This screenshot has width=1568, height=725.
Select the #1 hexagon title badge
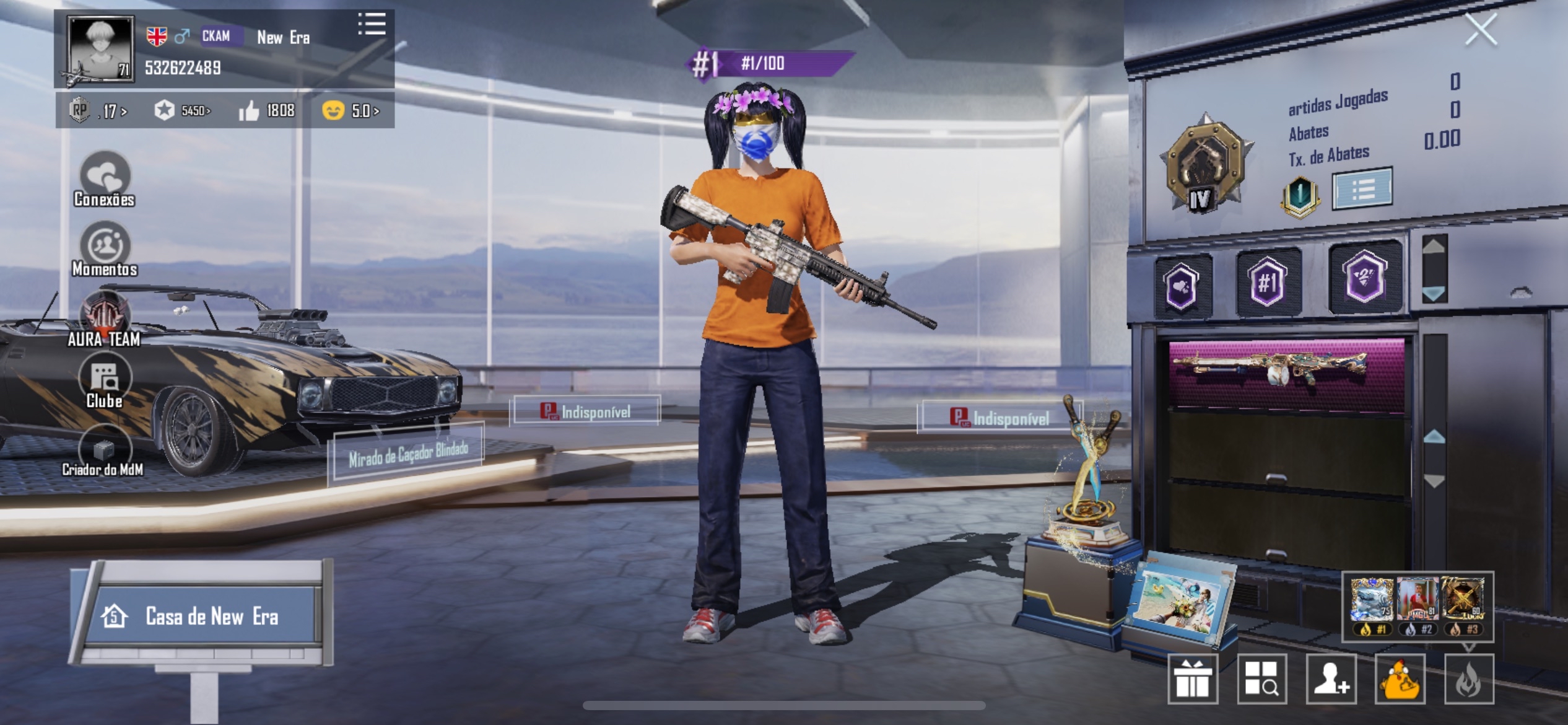pyautogui.click(x=1267, y=283)
